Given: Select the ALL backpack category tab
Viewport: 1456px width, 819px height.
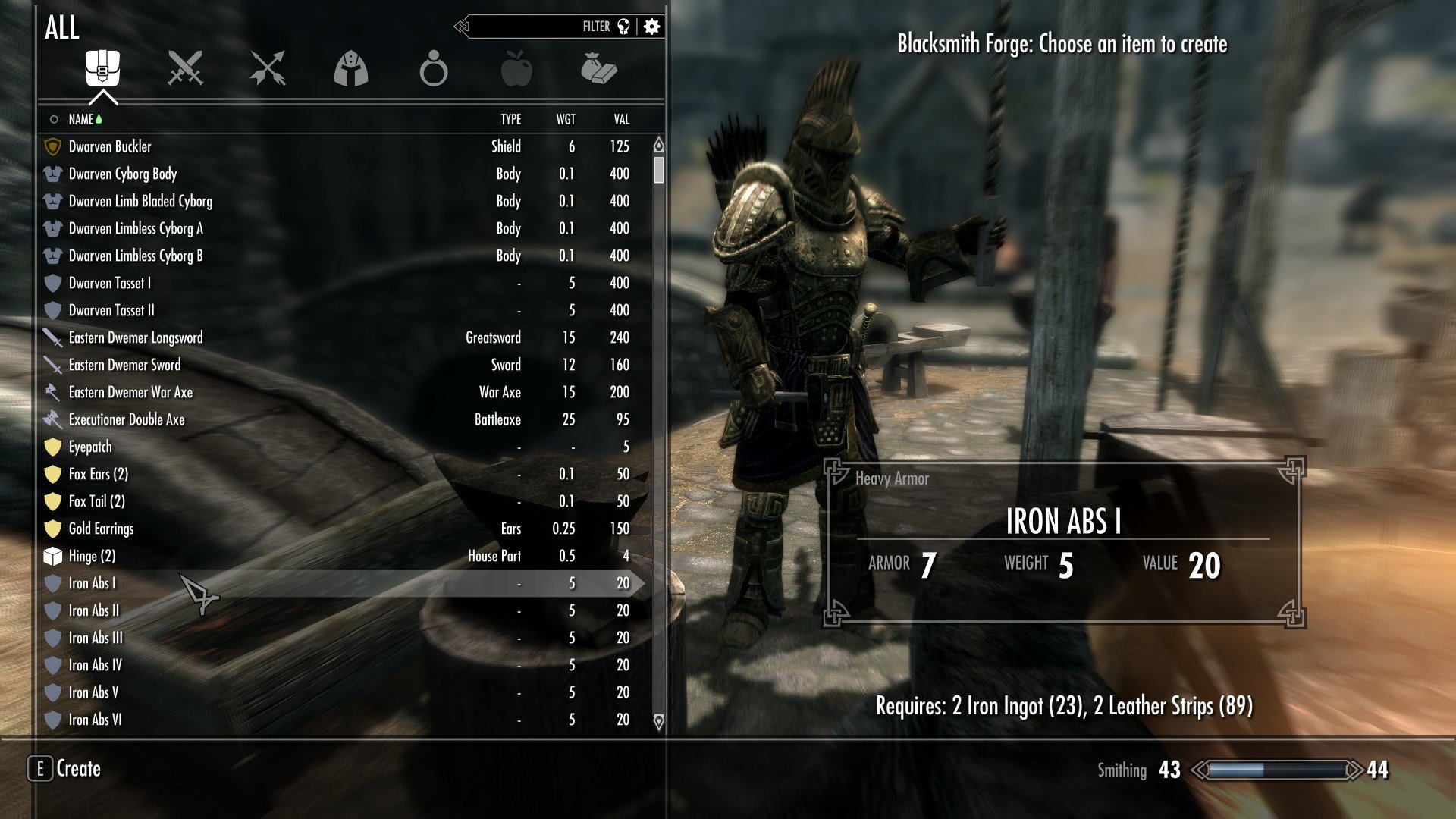Looking at the screenshot, I should 102,68.
